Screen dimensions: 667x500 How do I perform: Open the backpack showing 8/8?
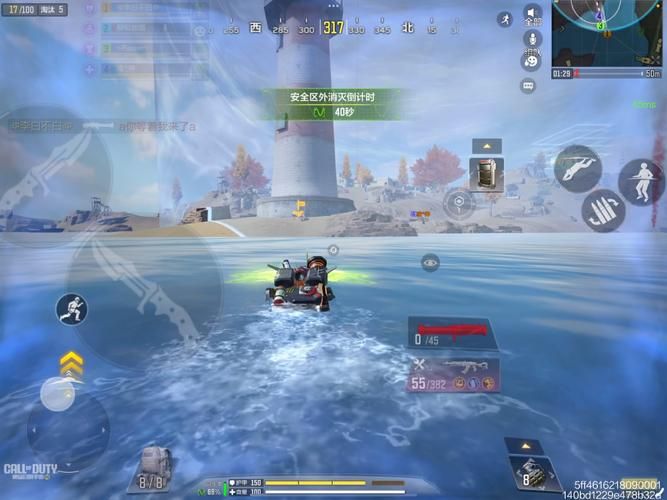tap(152, 468)
